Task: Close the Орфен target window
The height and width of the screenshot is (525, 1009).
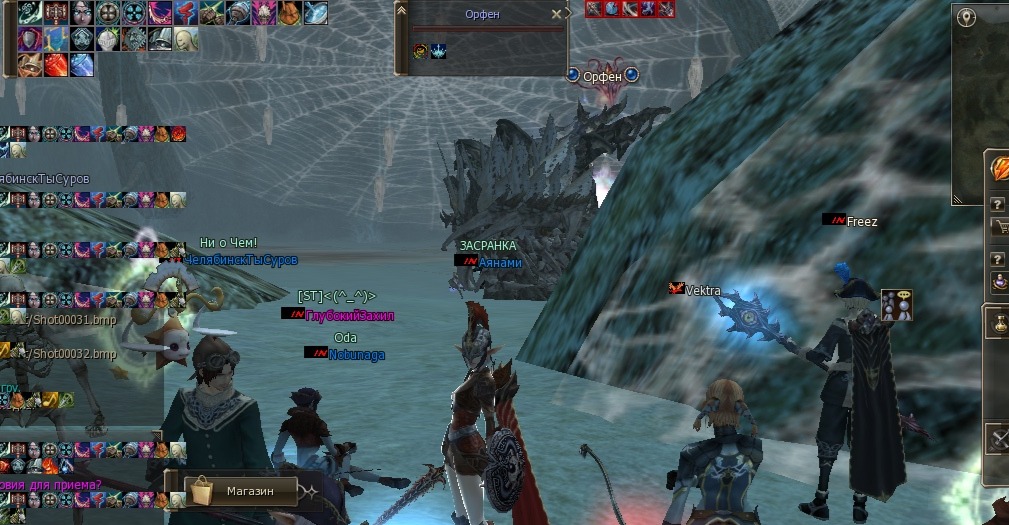Action: 556,15
